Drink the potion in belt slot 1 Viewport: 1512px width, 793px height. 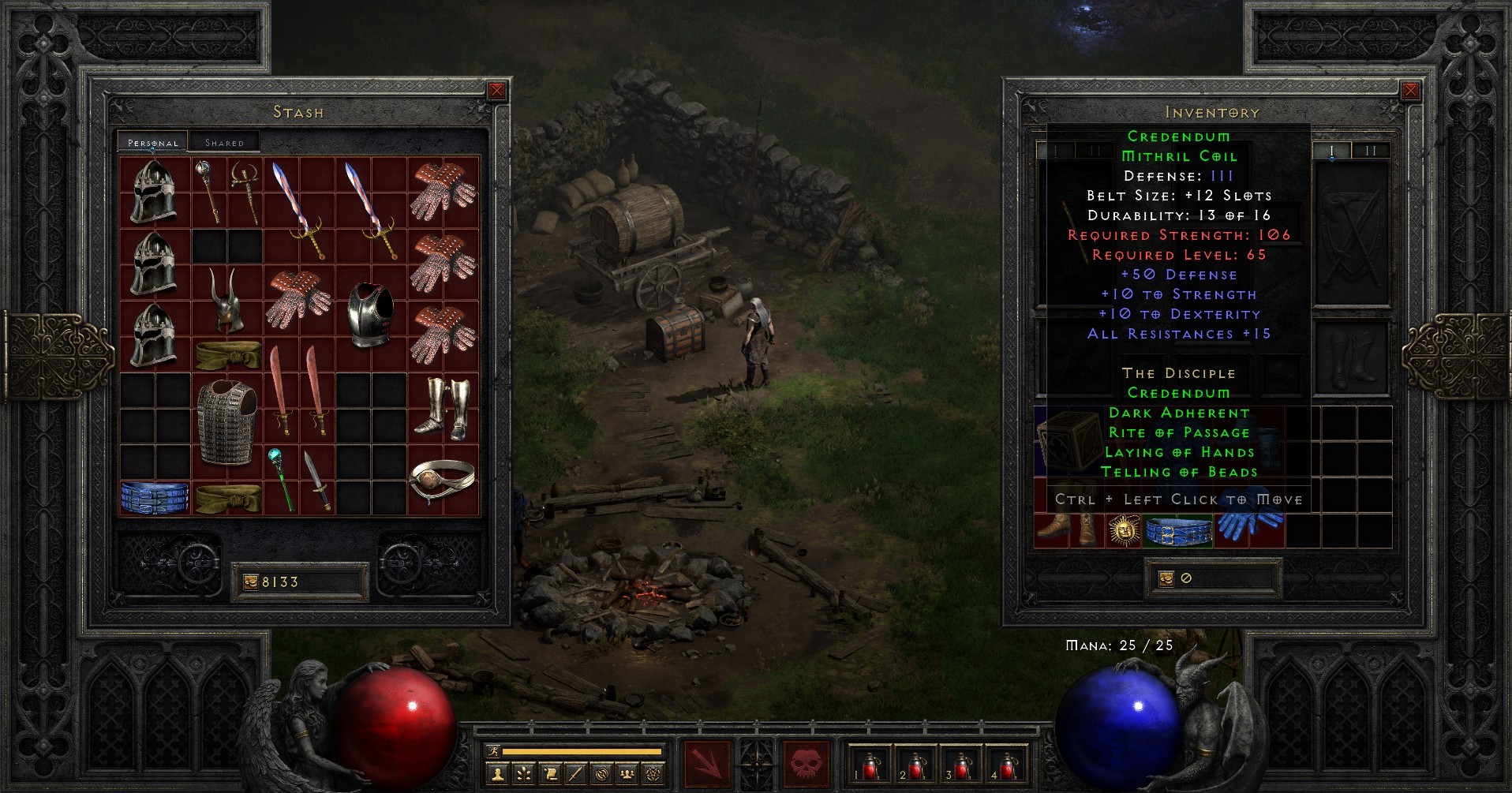[871, 762]
